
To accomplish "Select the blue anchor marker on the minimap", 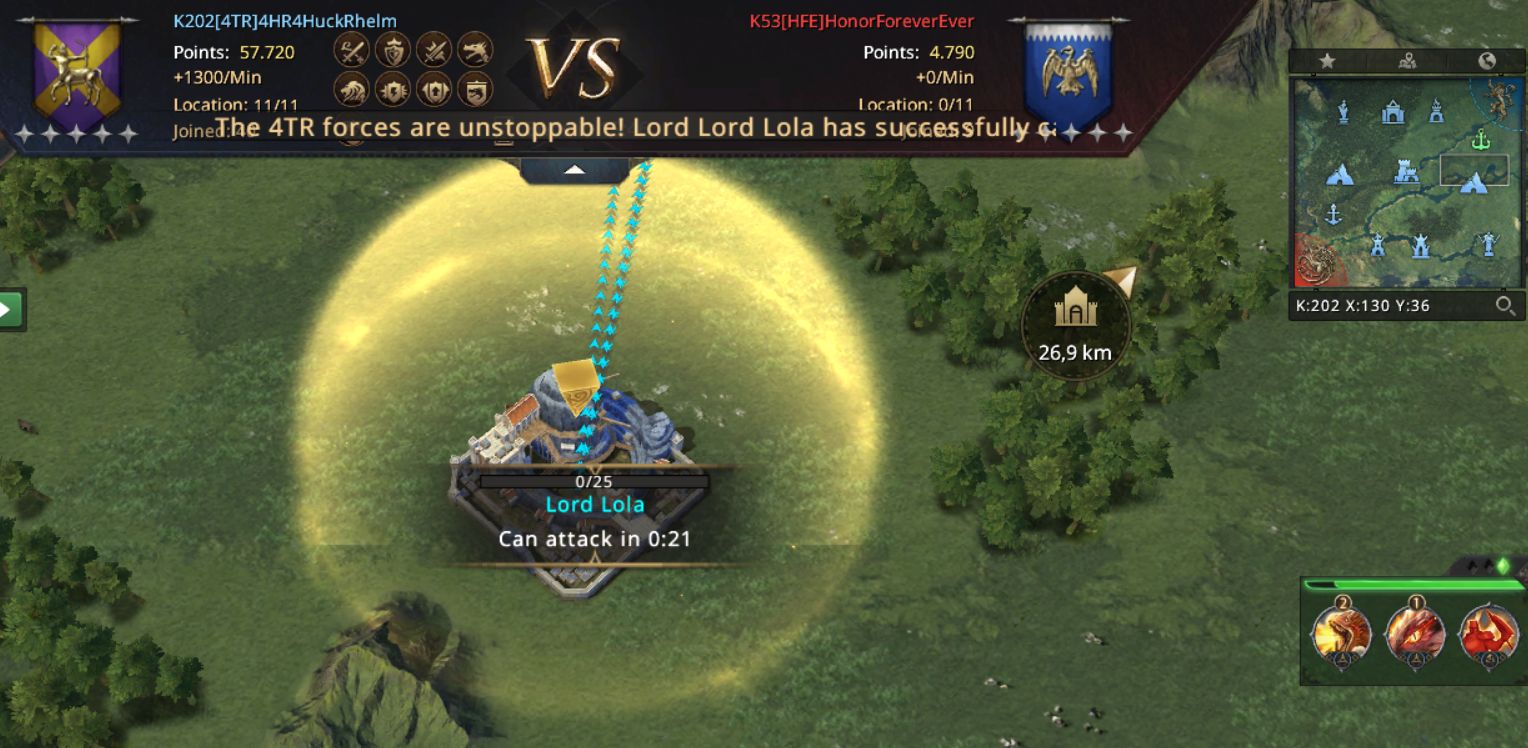I will click(1332, 213).
